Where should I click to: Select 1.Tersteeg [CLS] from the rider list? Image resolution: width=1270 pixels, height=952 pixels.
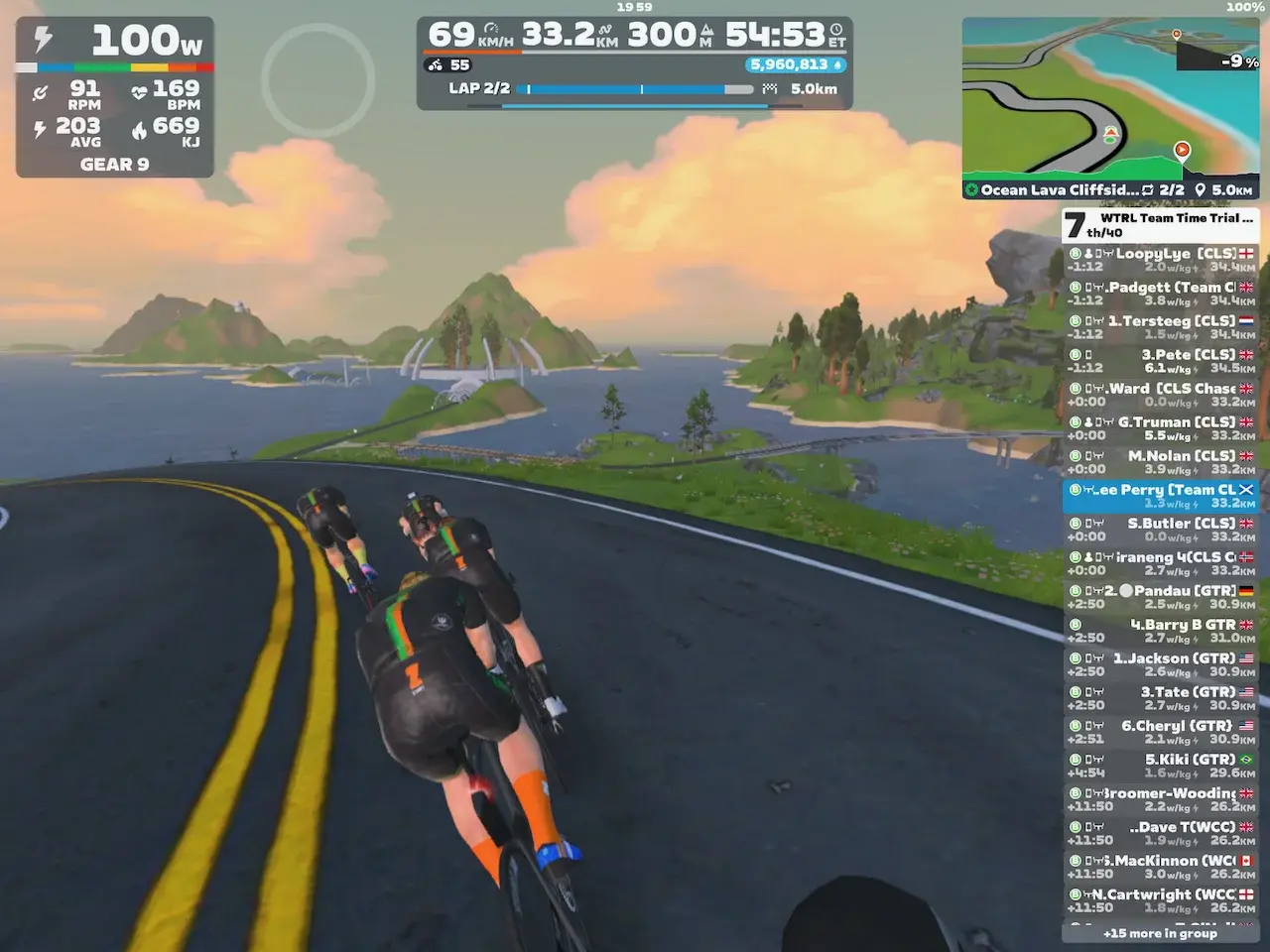[x=1161, y=327]
